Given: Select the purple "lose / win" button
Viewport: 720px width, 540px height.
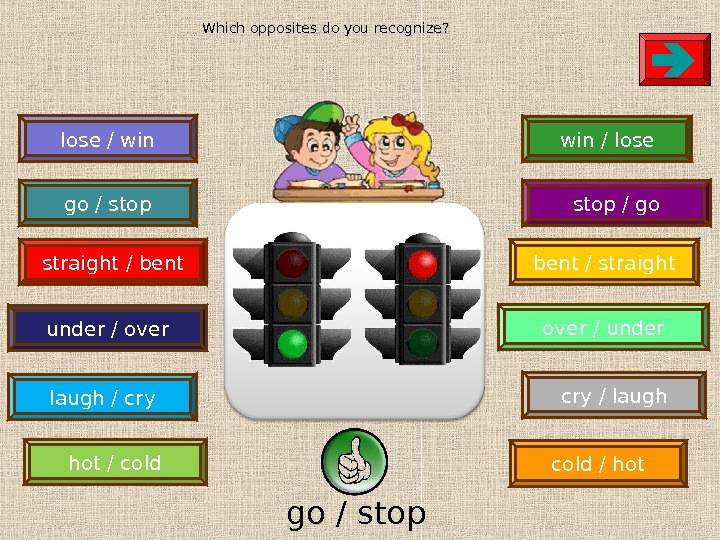Looking at the screenshot, I should [x=108, y=139].
